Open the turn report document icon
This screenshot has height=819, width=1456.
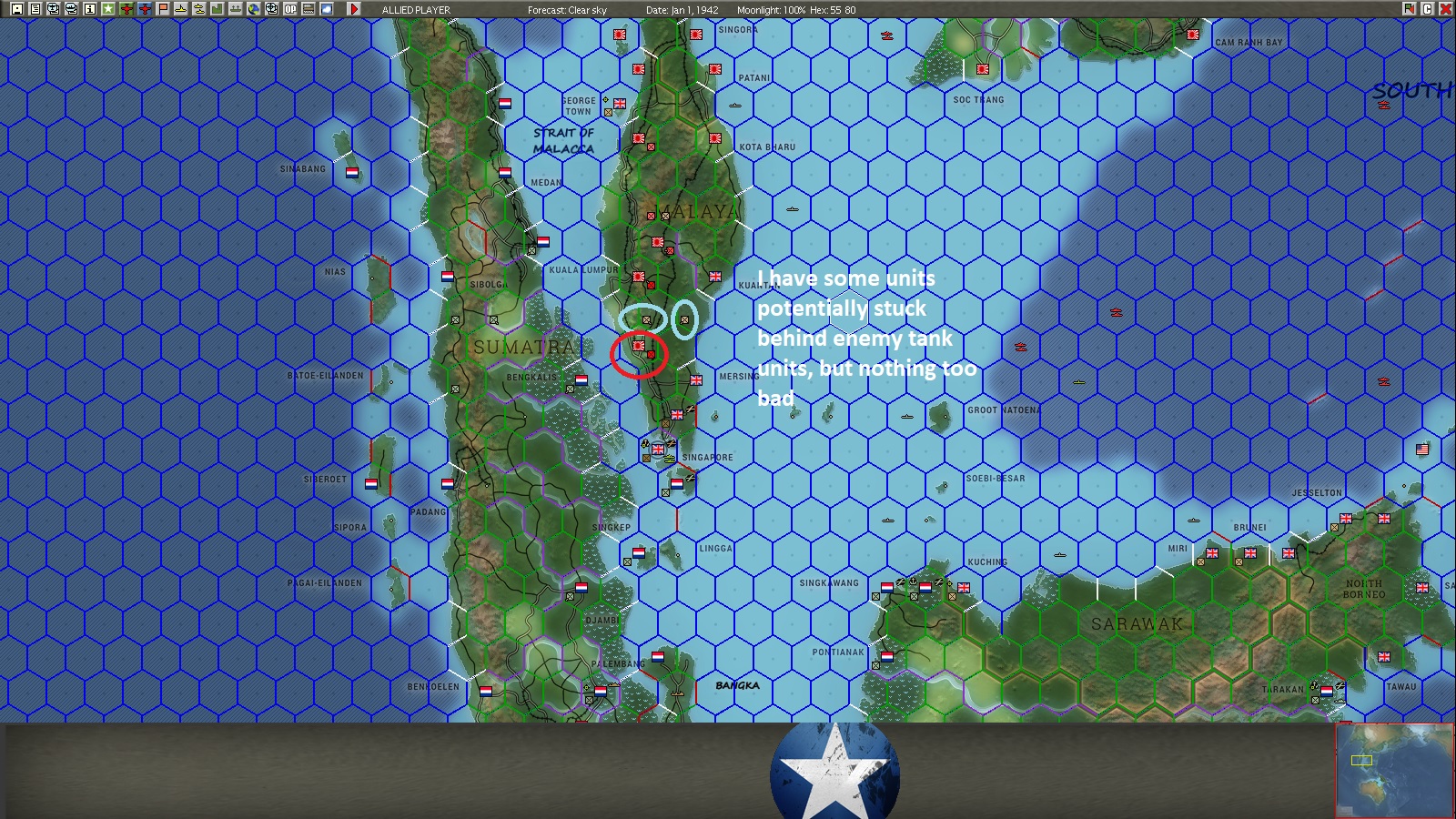(x=35, y=8)
